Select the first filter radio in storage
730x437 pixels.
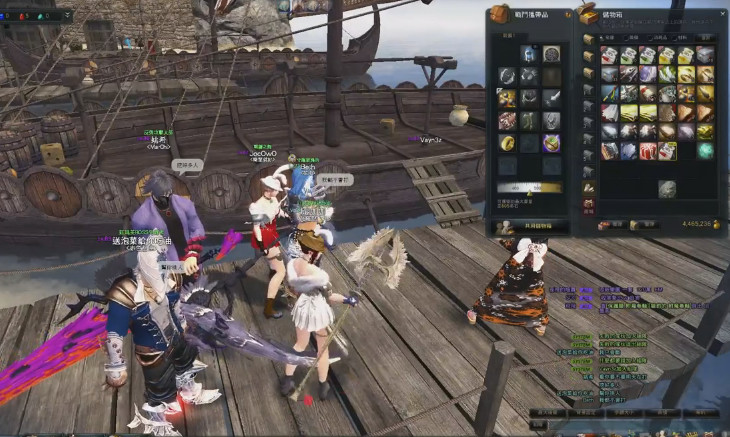point(601,38)
